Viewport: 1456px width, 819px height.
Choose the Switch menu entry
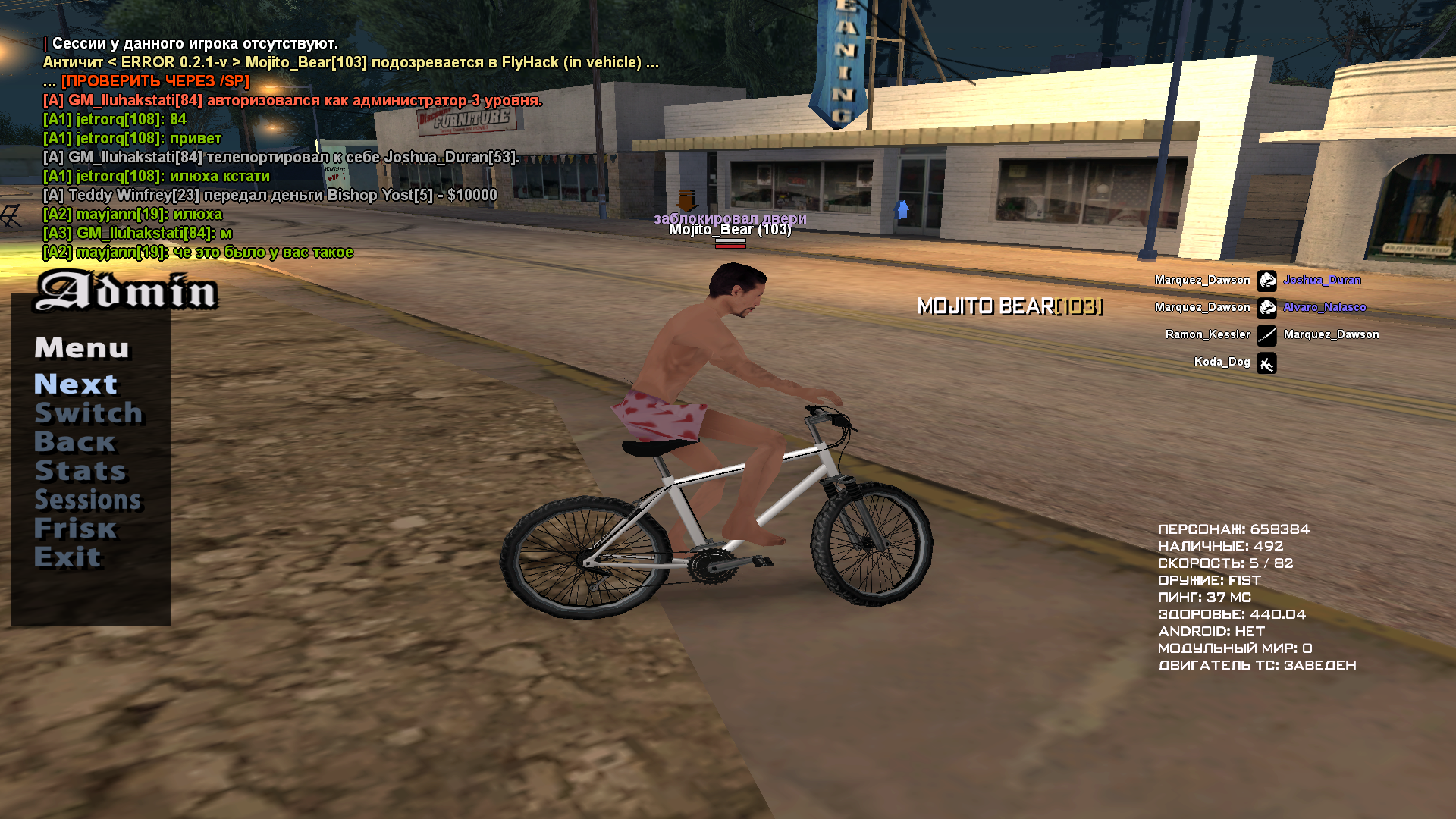[x=88, y=413]
